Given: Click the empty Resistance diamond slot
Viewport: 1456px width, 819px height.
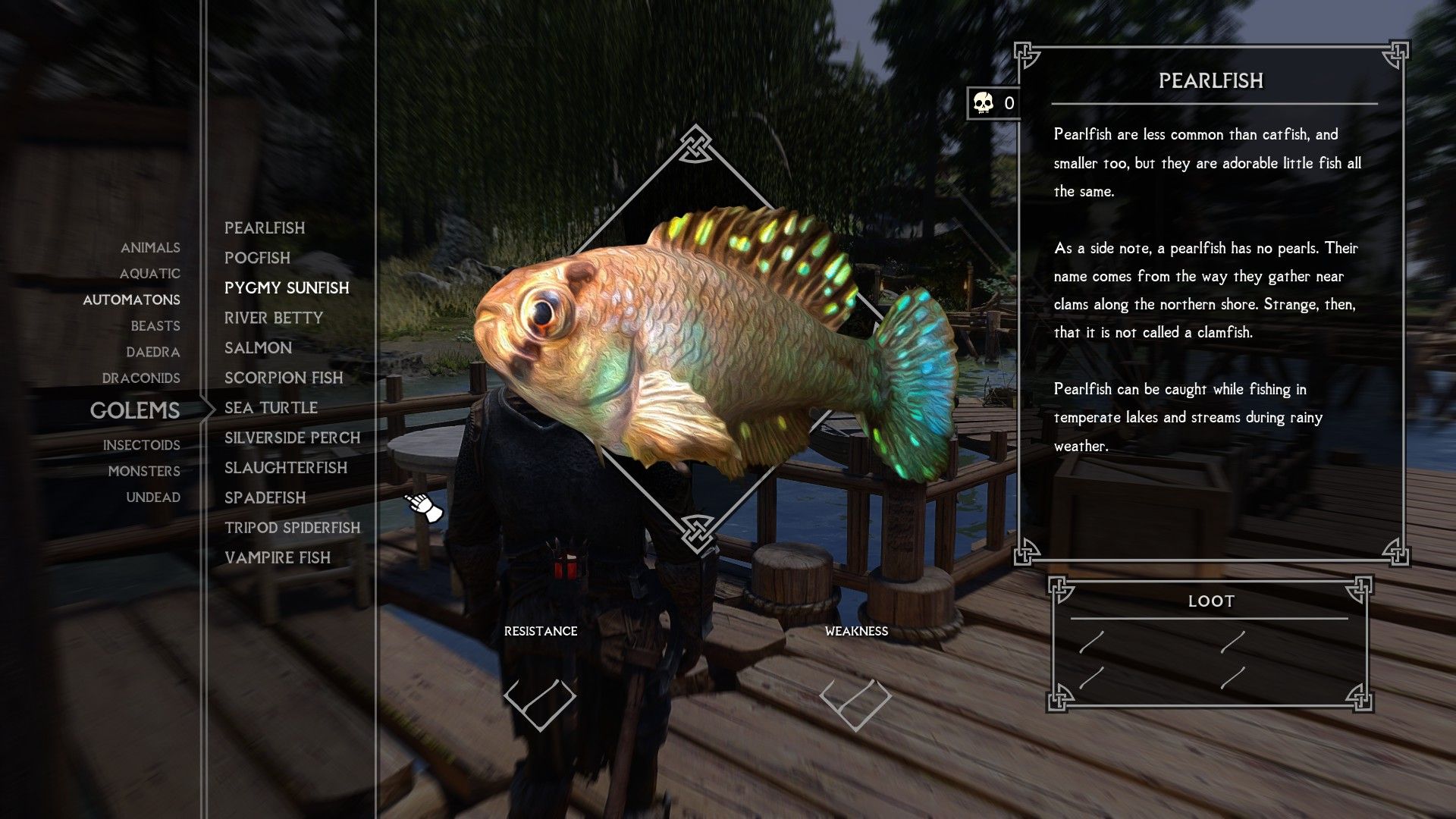Looking at the screenshot, I should point(541,706).
